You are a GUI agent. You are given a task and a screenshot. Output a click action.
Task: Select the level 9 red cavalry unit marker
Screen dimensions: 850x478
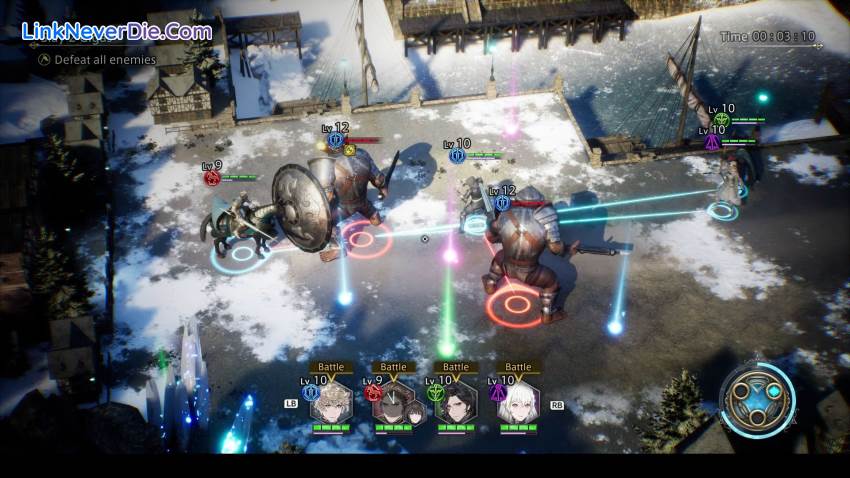pyautogui.click(x=212, y=178)
